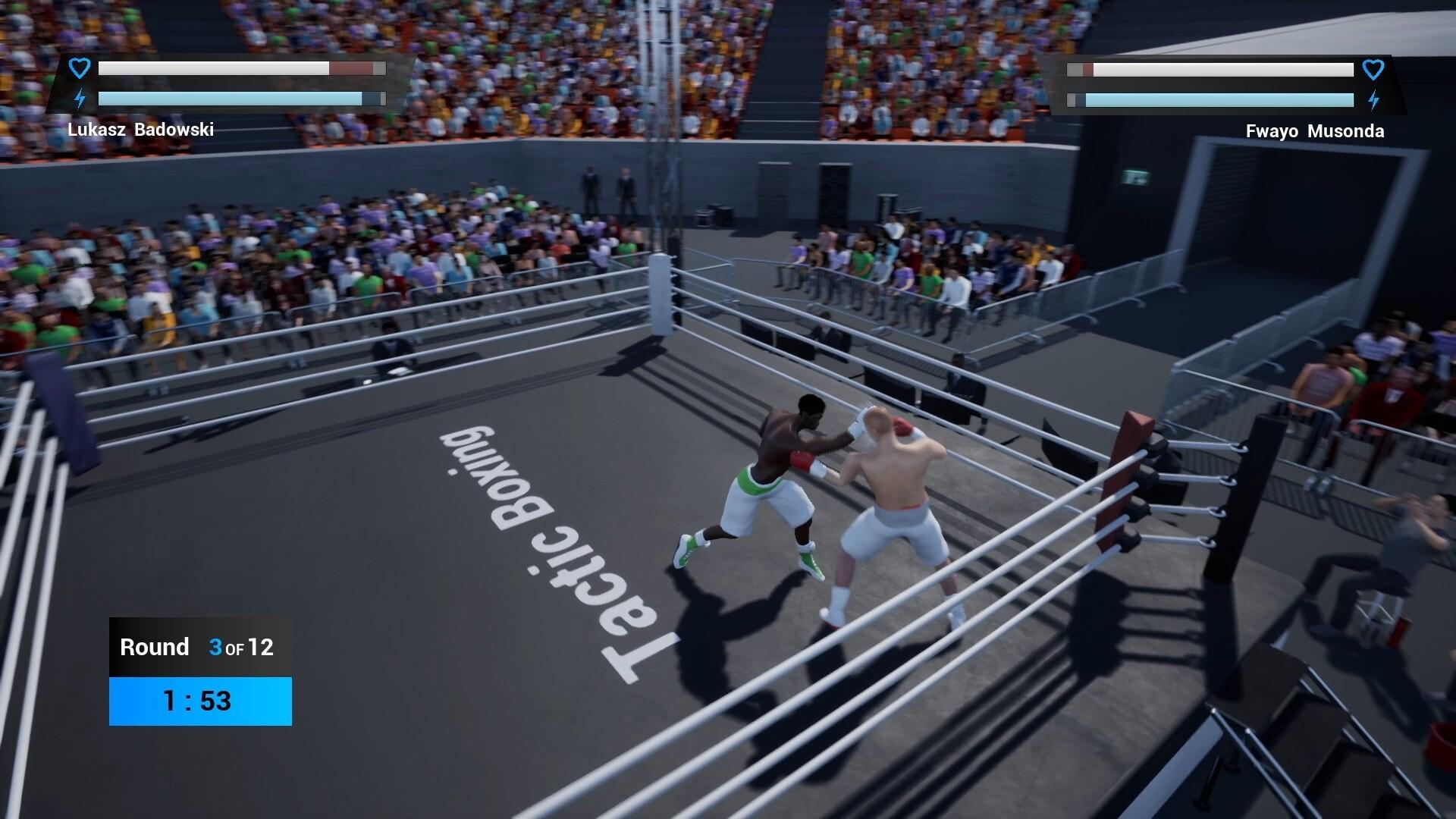Click Lukasz Badowski's lightning stamina icon

(79, 97)
